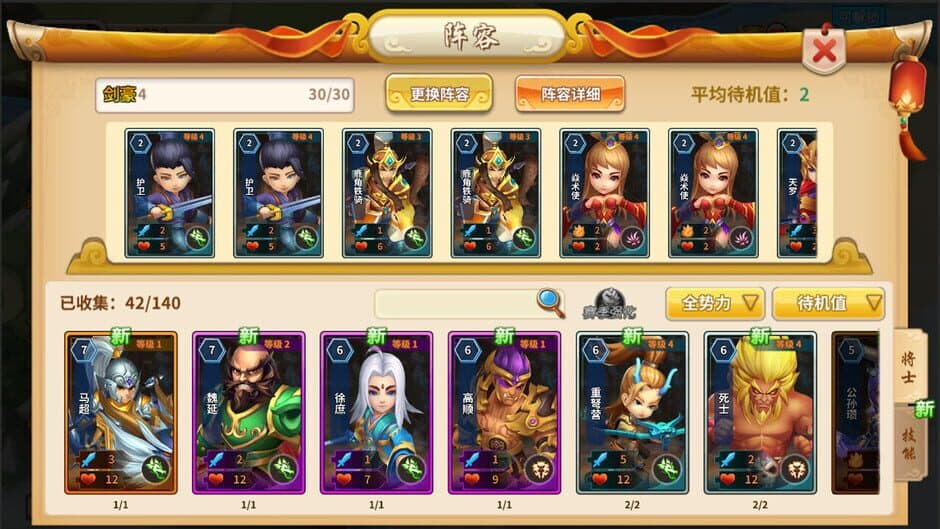The image size is (940, 529).
Task: Choose the 重弩营 card
Action: pyautogui.click(x=632, y=412)
